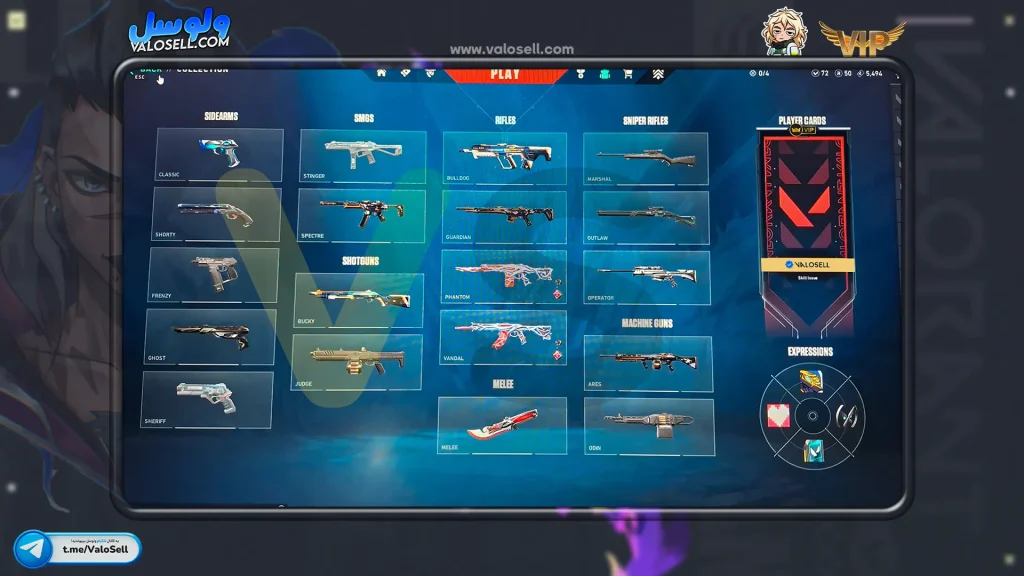Select the Ghost sidearm slot
This screenshot has height=576, width=1024.
tap(210, 337)
